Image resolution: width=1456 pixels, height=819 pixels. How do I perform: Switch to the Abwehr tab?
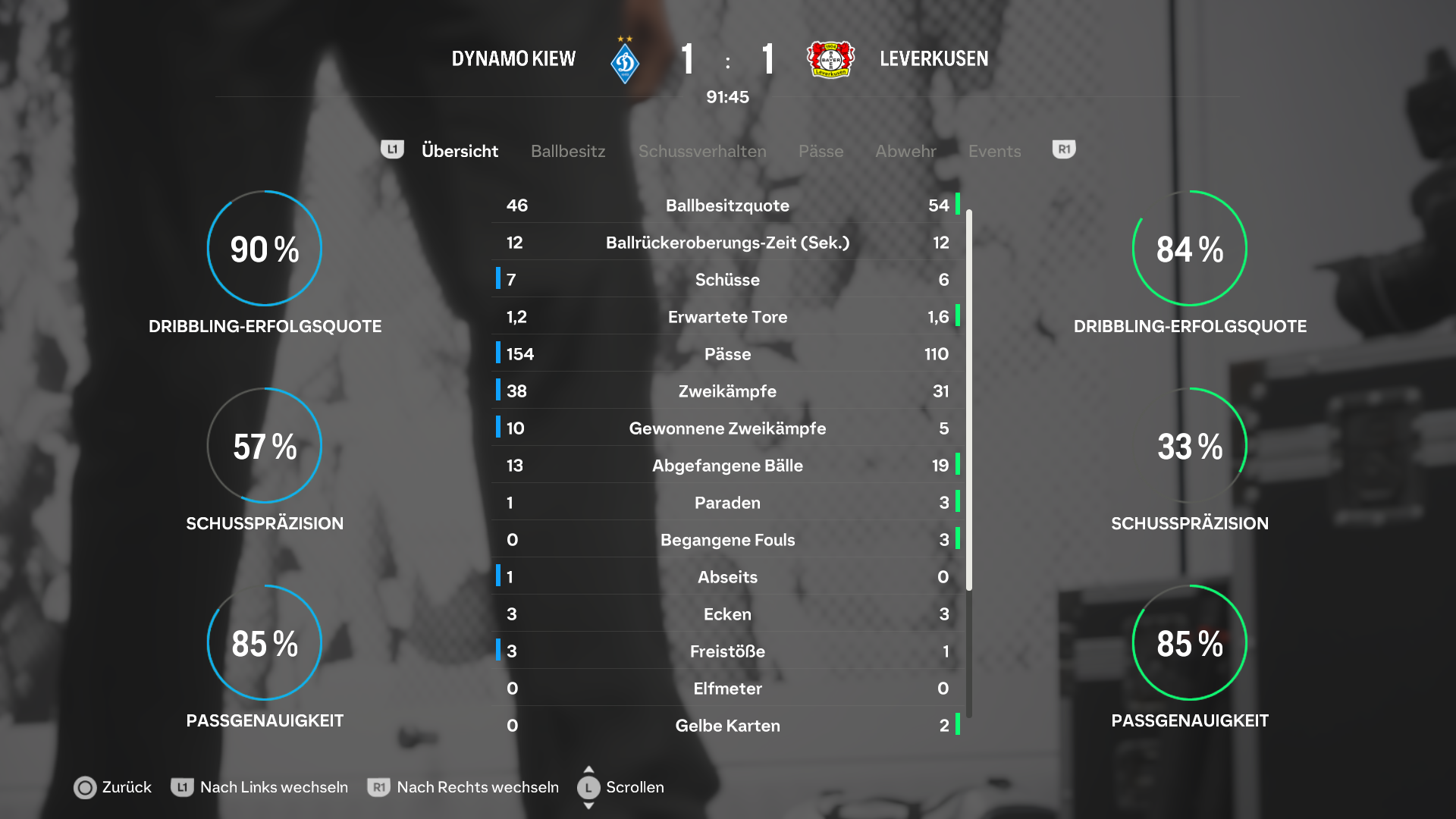coord(905,151)
